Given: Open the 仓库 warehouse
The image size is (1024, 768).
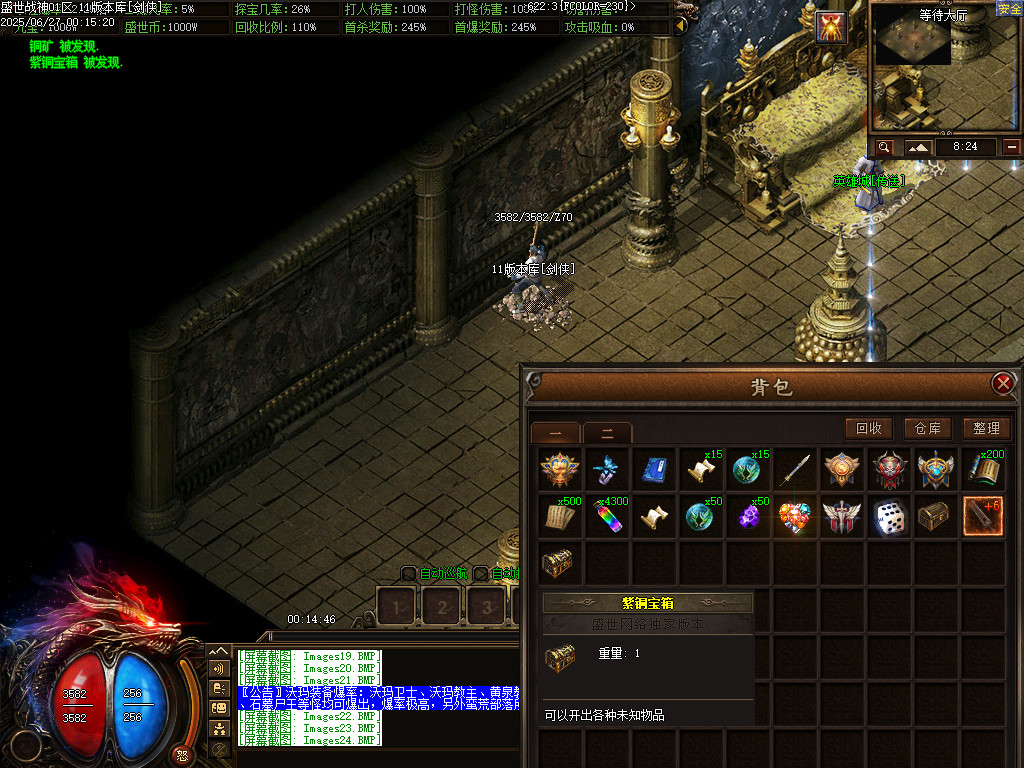Looking at the screenshot, I should pos(927,428).
